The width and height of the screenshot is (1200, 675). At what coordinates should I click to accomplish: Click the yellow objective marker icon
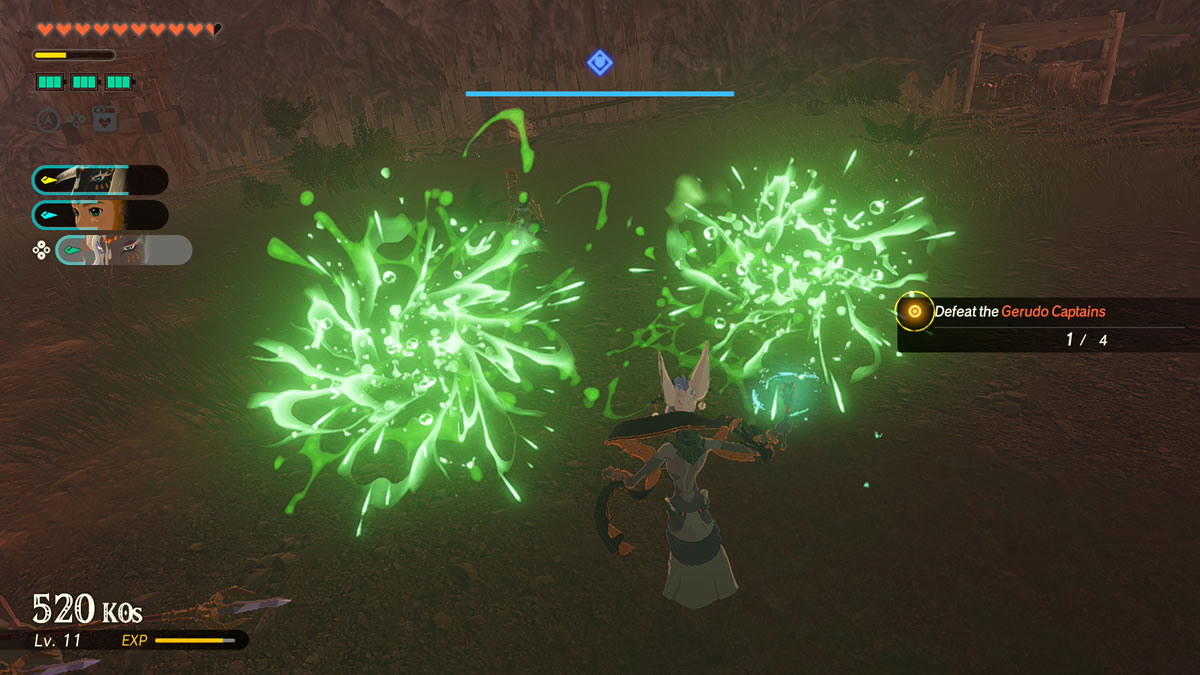914,312
